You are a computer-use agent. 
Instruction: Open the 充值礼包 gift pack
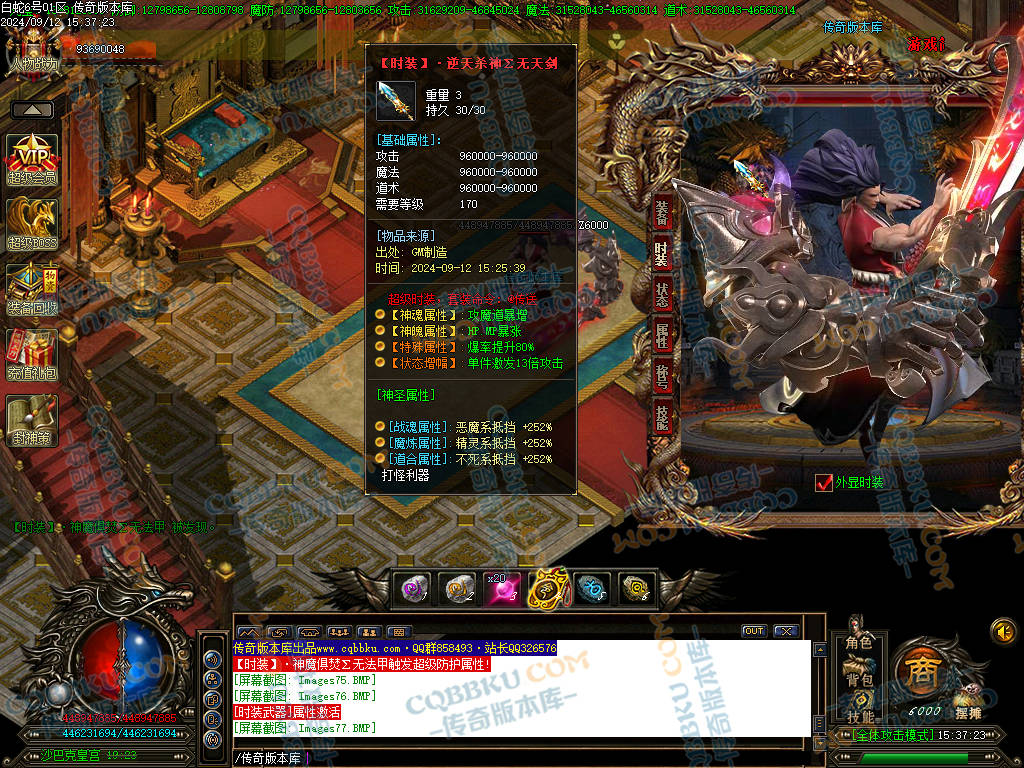[x=33, y=355]
